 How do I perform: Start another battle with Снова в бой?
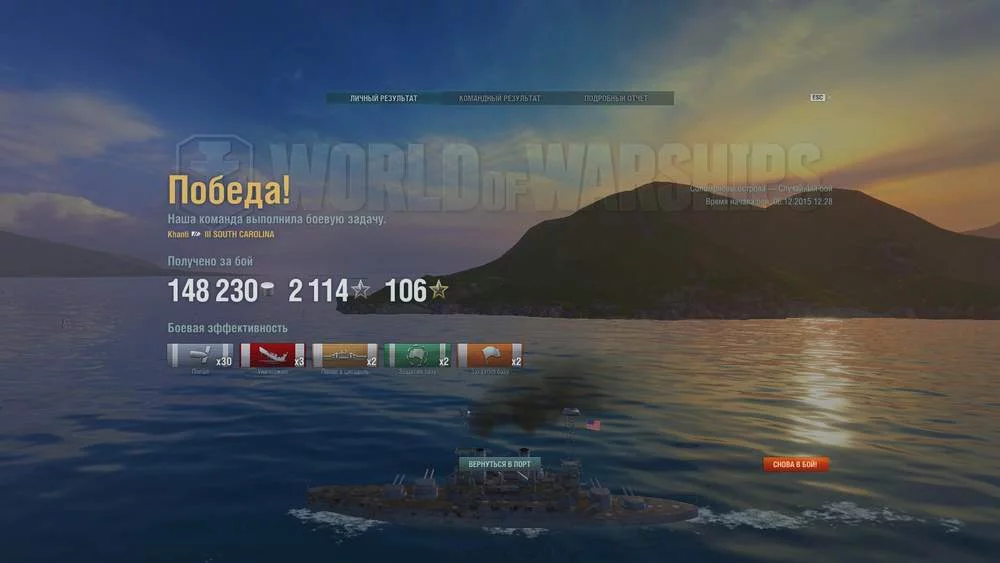796,464
